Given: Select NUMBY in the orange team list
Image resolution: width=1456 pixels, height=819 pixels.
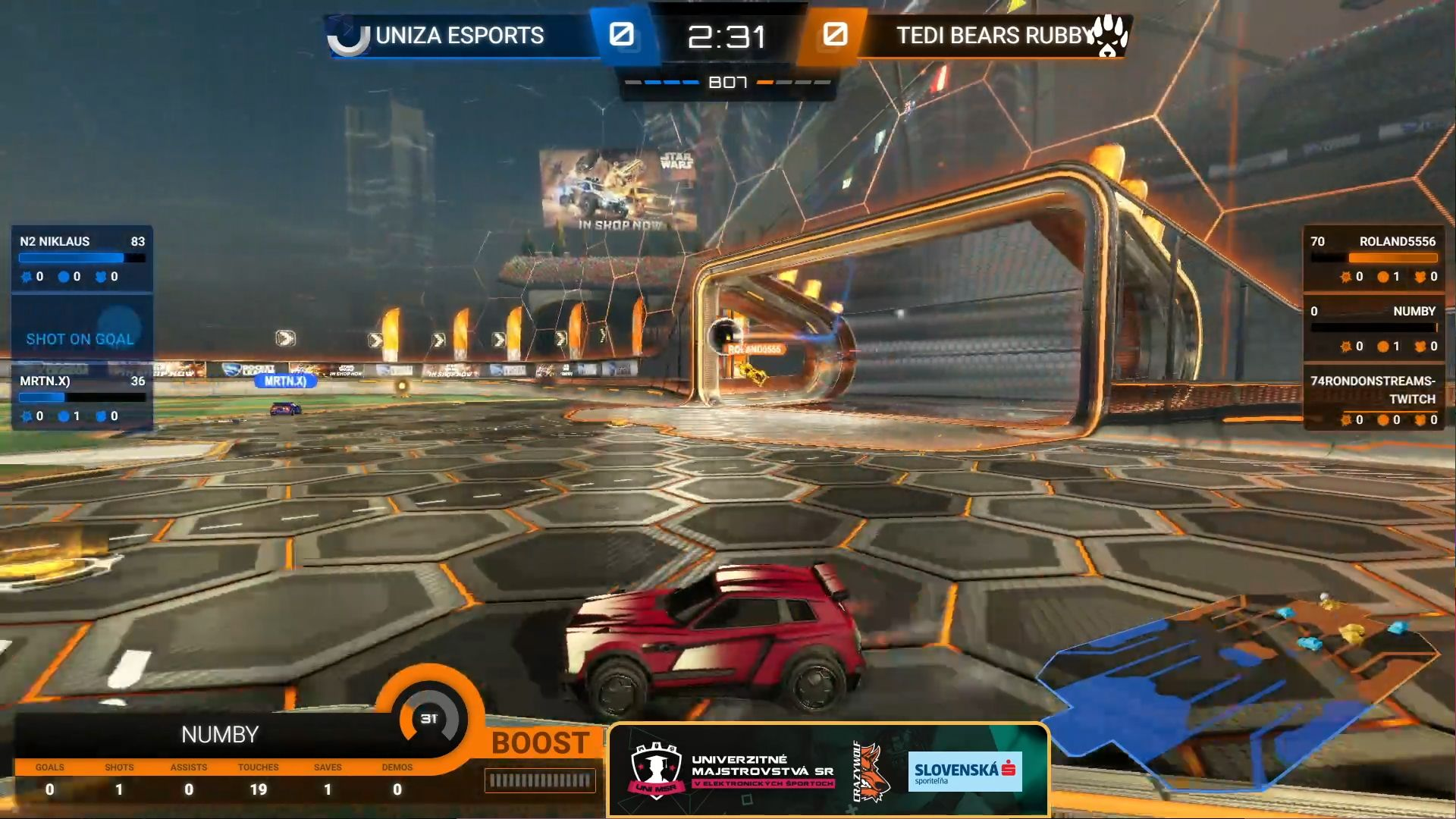Looking at the screenshot, I should tap(1373, 328).
